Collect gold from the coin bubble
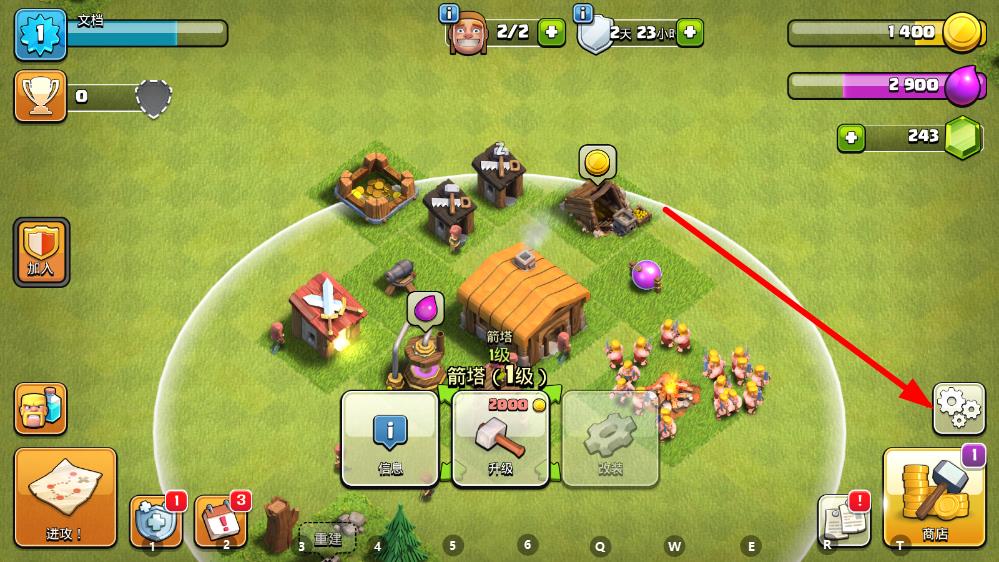 pyautogui.click(x=597, y=161)
